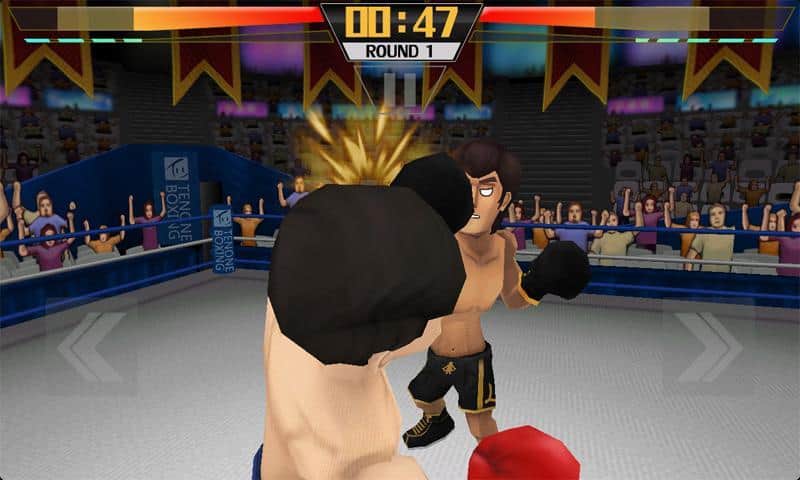Tap the right dodge arrow button
The height and width of the screenshot is (480, 800).
click(x=708, y=346)
